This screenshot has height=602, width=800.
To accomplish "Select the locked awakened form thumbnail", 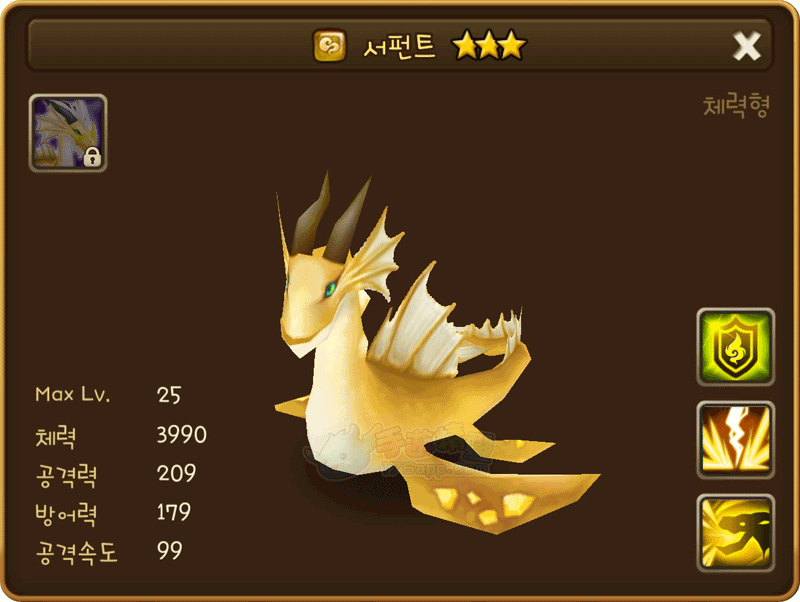I will (x=68, y=133).
